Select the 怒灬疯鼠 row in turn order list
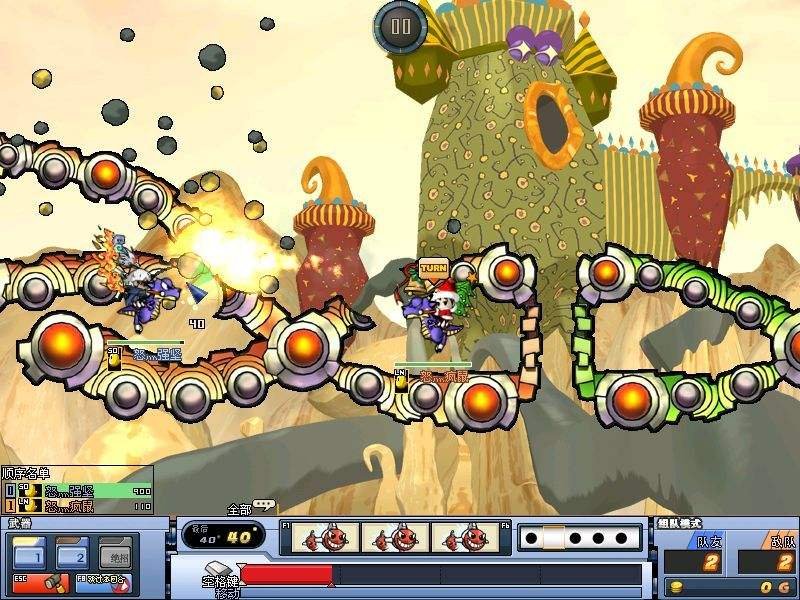800x600 pixels. coord(78,506)
